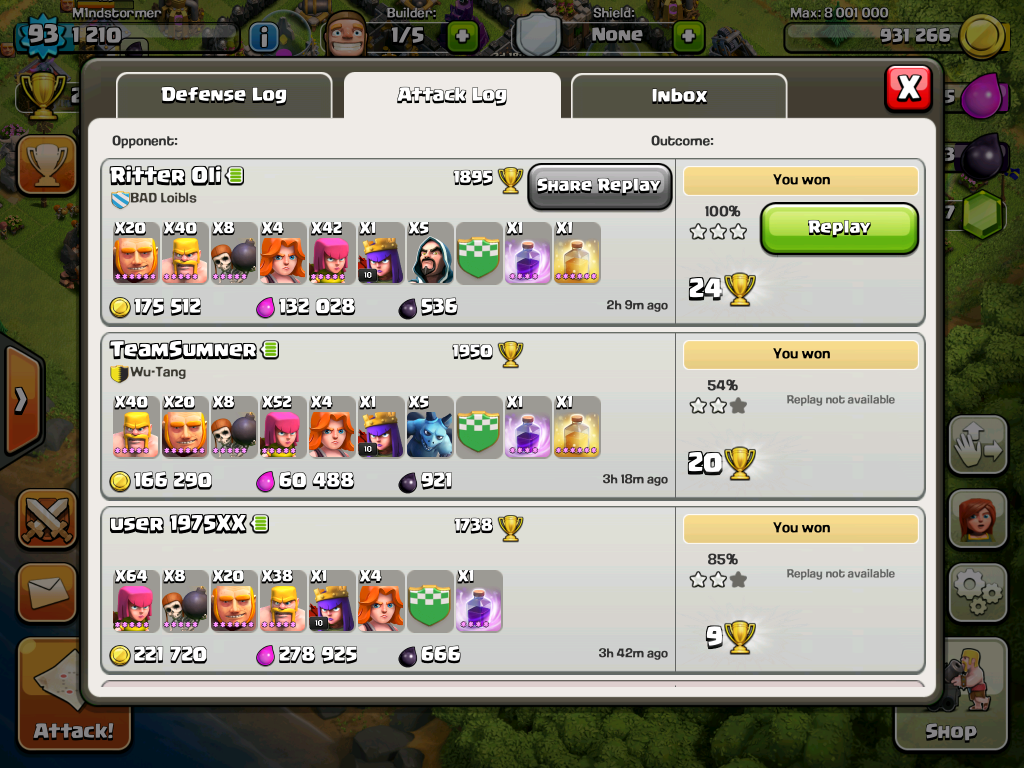Screen dimensions: 1024x768
Task: Close the log window with red X
Action: 908,89
